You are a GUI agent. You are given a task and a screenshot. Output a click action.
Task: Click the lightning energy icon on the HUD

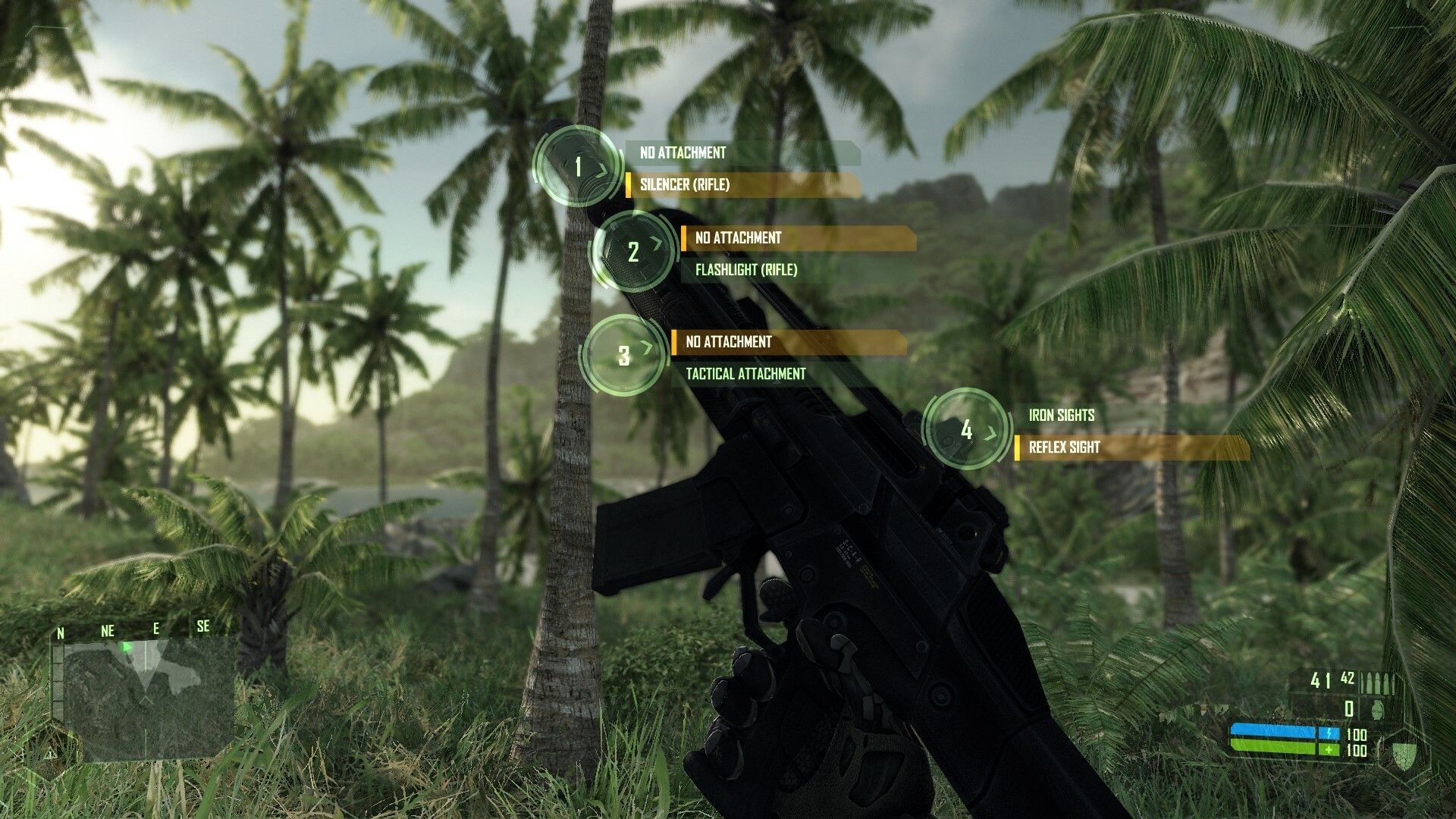coord(1329,733)
